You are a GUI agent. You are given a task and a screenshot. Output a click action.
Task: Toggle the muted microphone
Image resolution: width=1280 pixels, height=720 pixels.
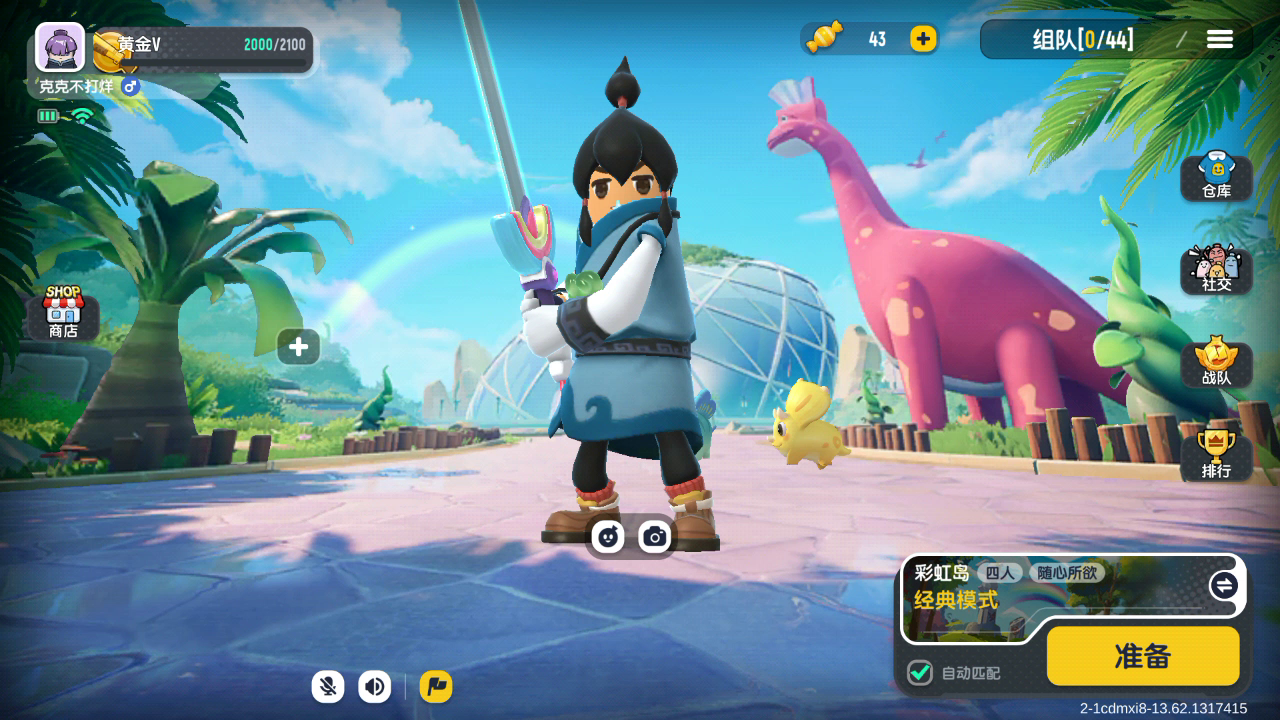pos(327,686)
